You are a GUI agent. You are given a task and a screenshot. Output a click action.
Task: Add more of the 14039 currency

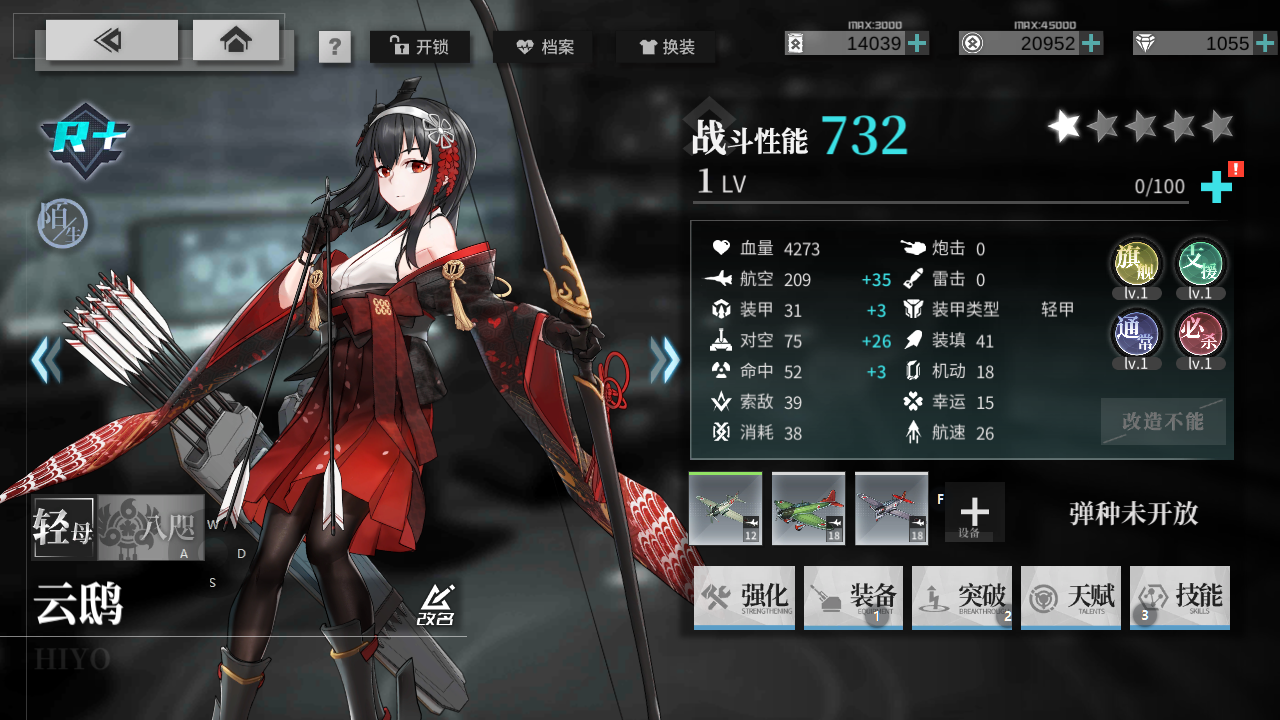pyautogui.click(x=917, y=43)
